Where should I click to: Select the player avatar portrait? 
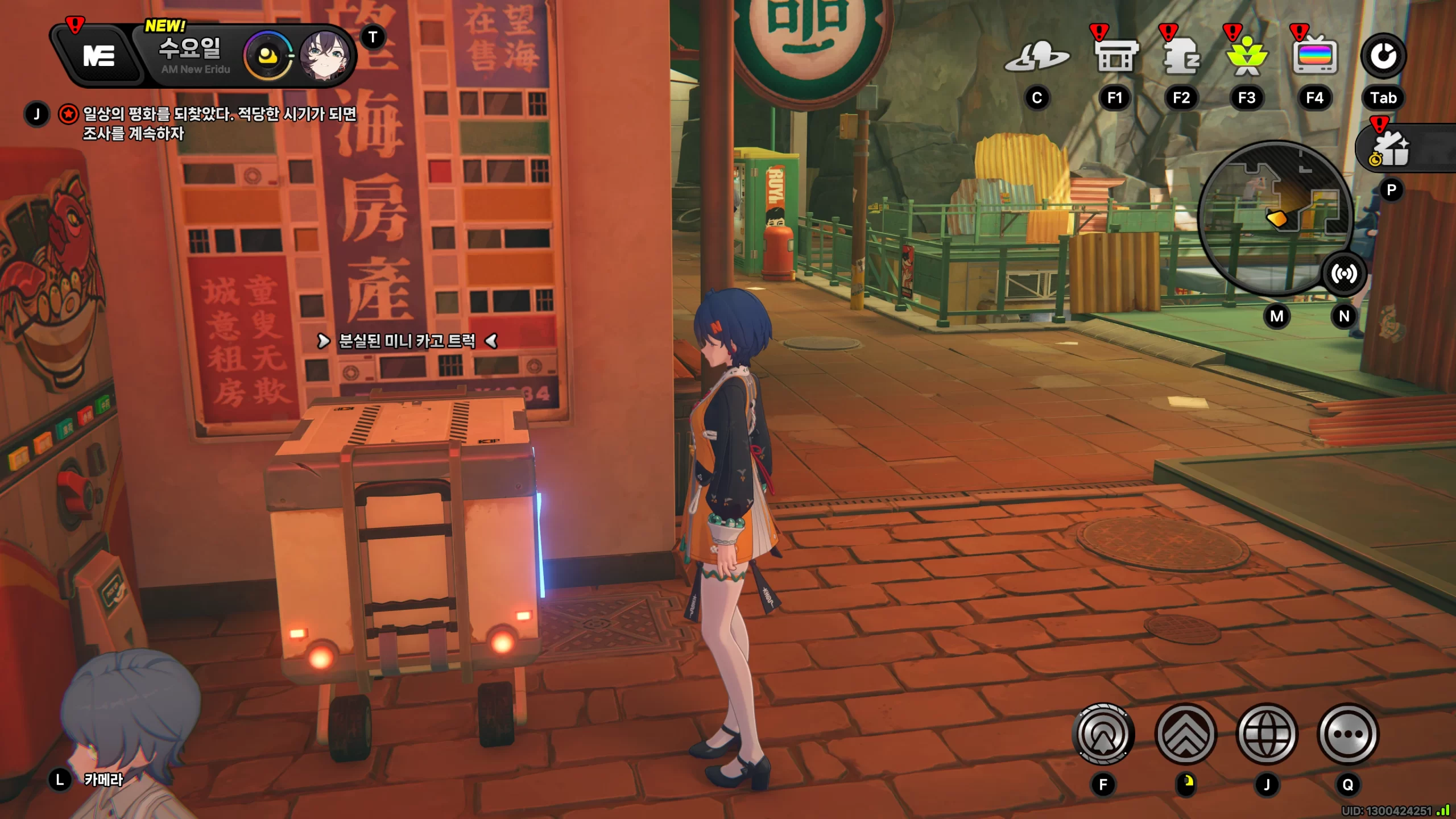pos(324,56)
